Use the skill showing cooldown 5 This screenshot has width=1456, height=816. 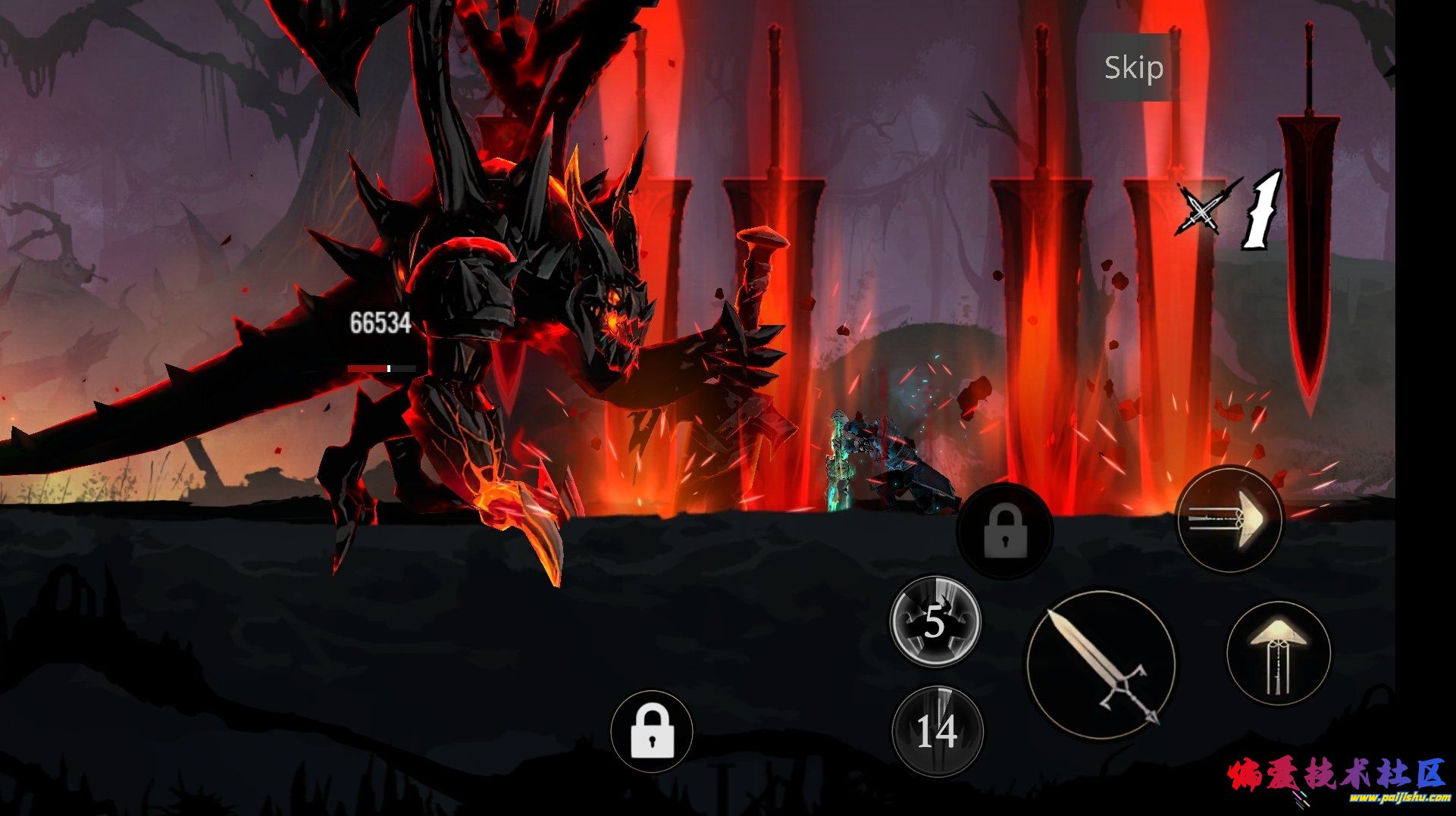(935, 621)
